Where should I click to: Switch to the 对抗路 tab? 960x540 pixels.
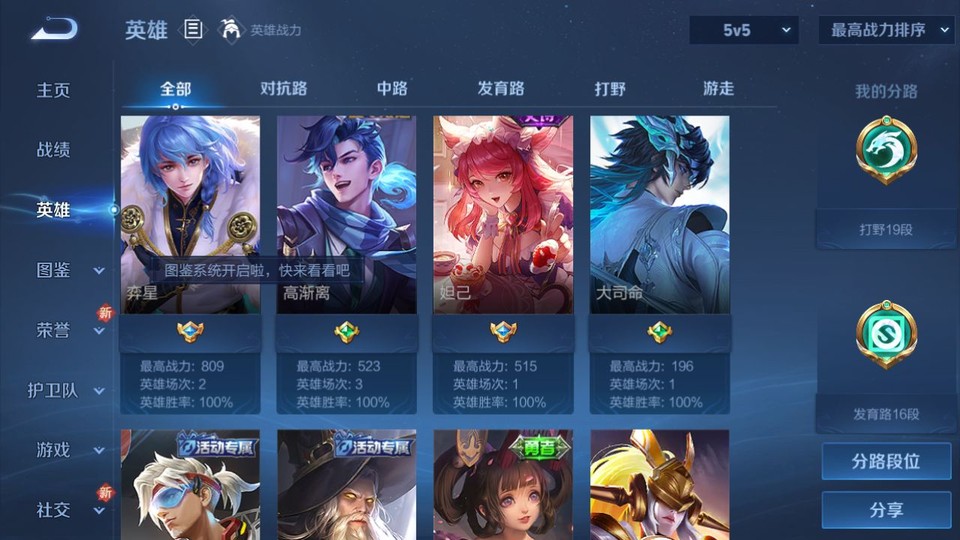click(x=284, y=89)
